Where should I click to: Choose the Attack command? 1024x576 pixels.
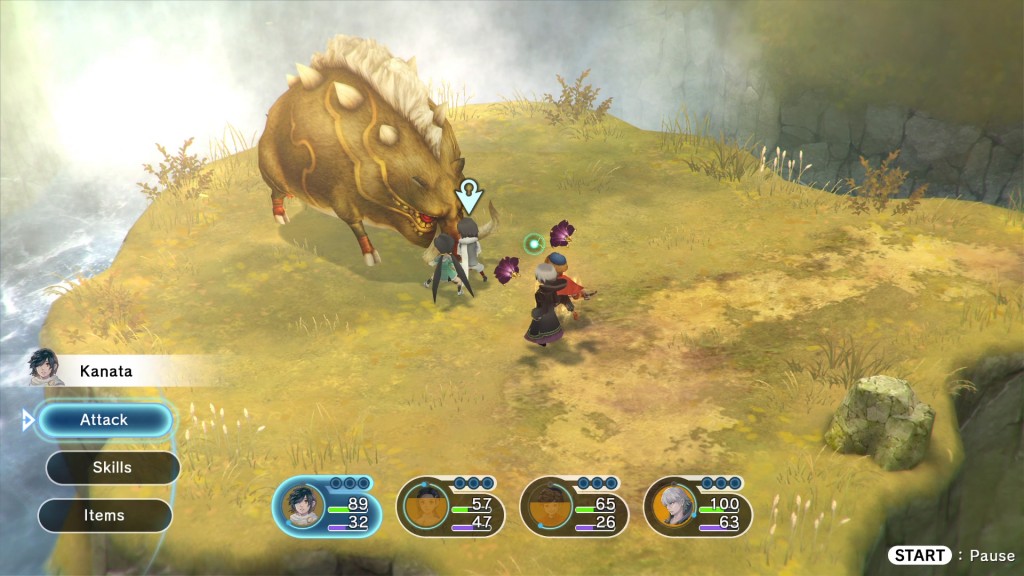(x=104, y=420)
